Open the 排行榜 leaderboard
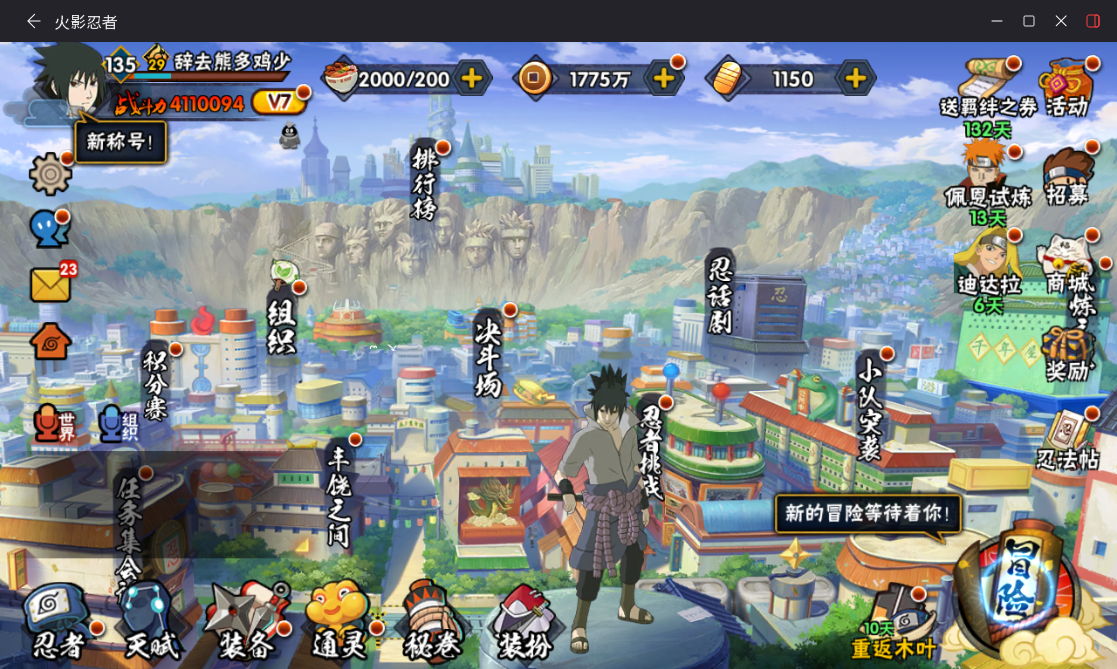The image size is (1117, 669). (x=424, y=183)
